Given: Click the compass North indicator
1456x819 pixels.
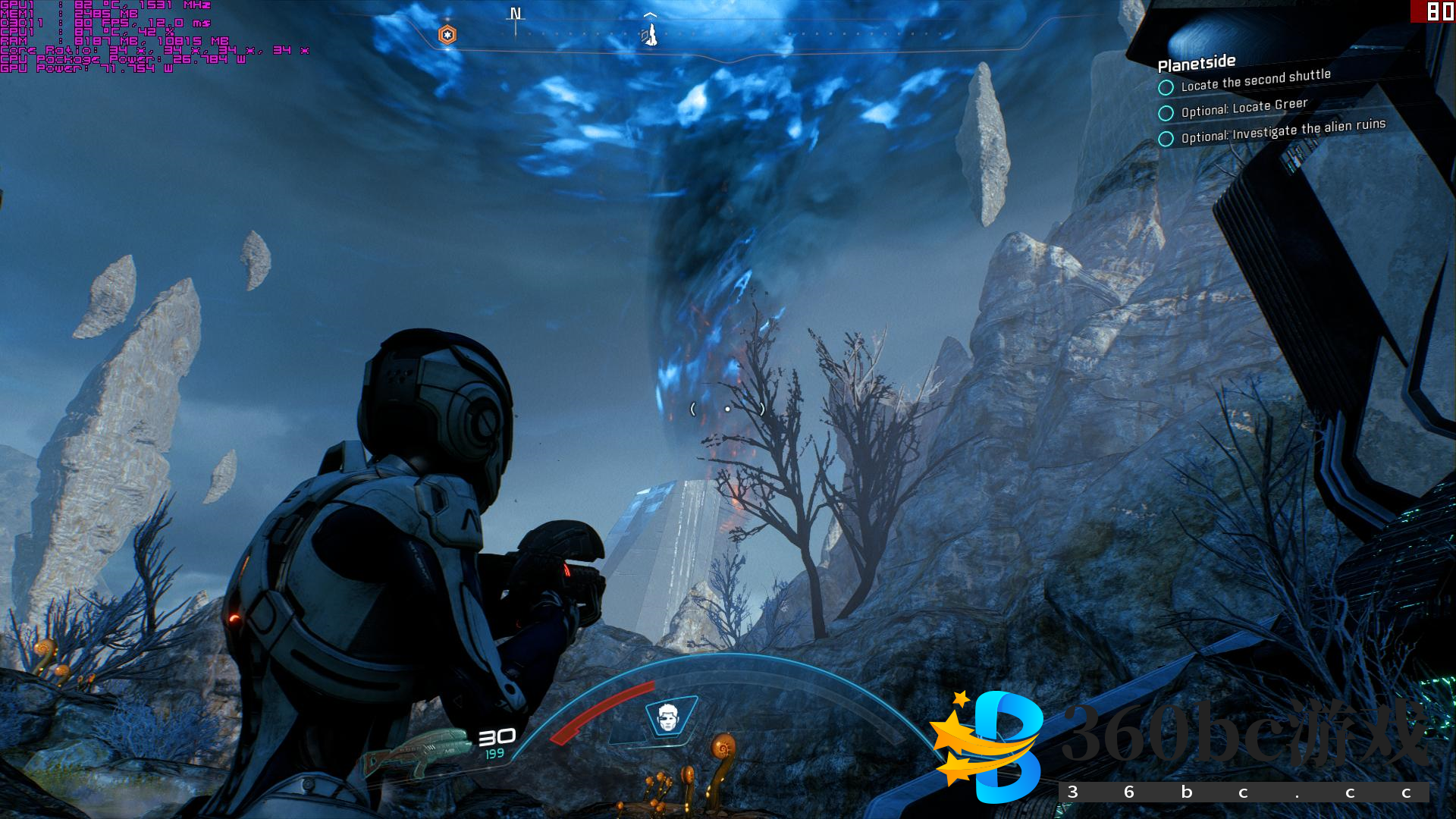Looking at the screenshot, I should (x=516, y=14).
